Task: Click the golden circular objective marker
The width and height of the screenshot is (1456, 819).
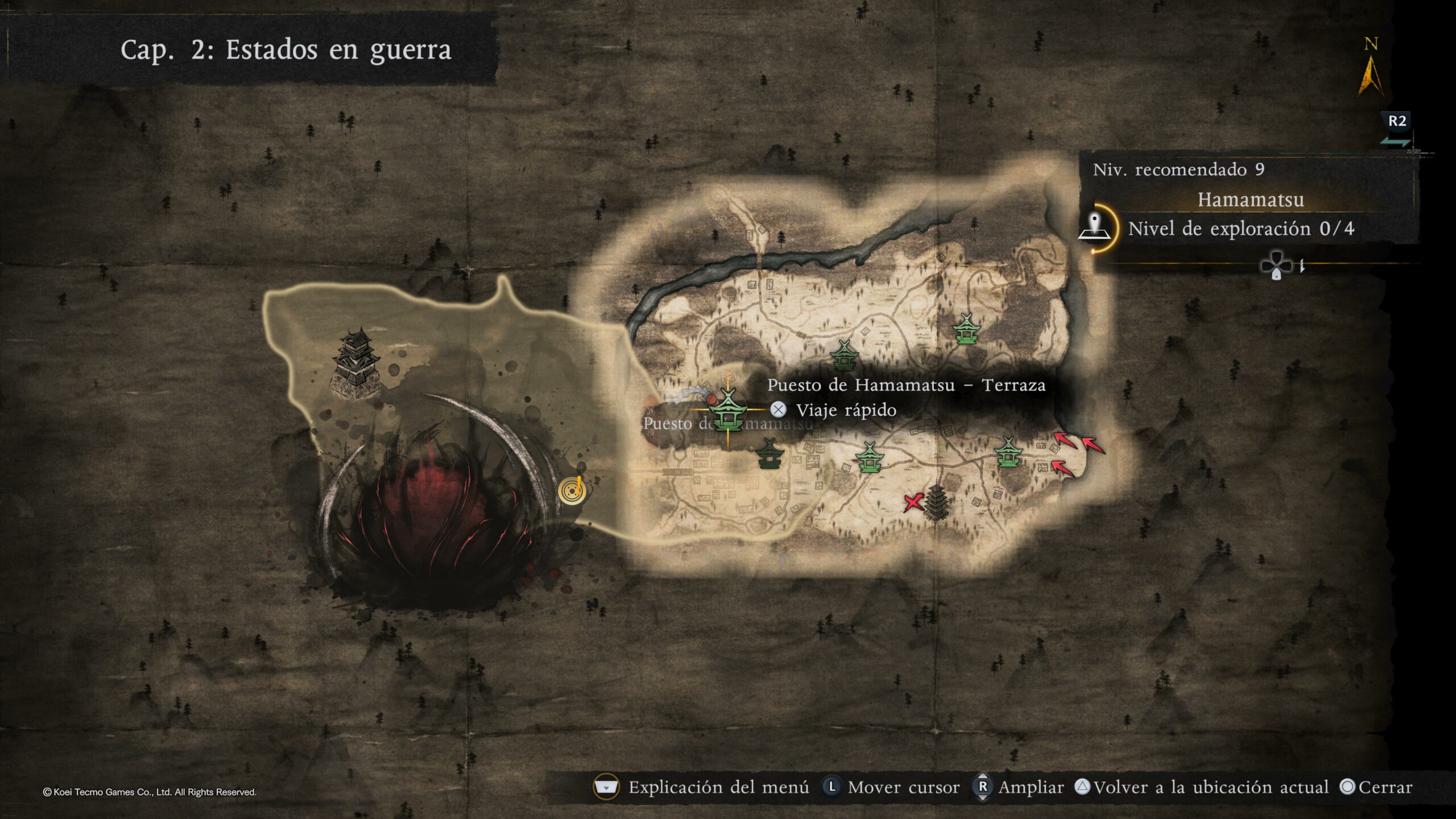Action: [x=571, y=490]
